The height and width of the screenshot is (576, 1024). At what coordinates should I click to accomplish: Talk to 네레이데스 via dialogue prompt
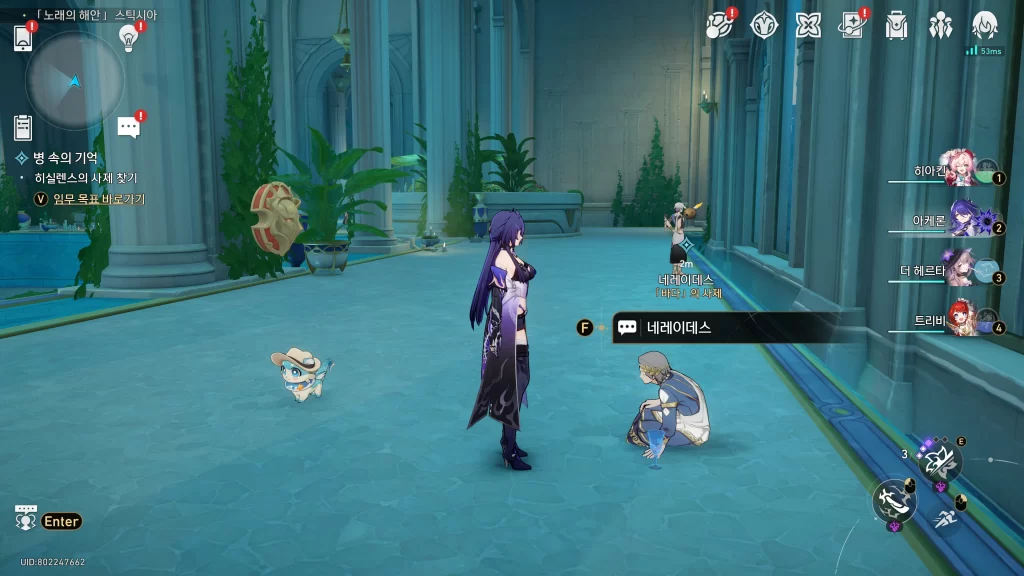click(x=678, y=327)
